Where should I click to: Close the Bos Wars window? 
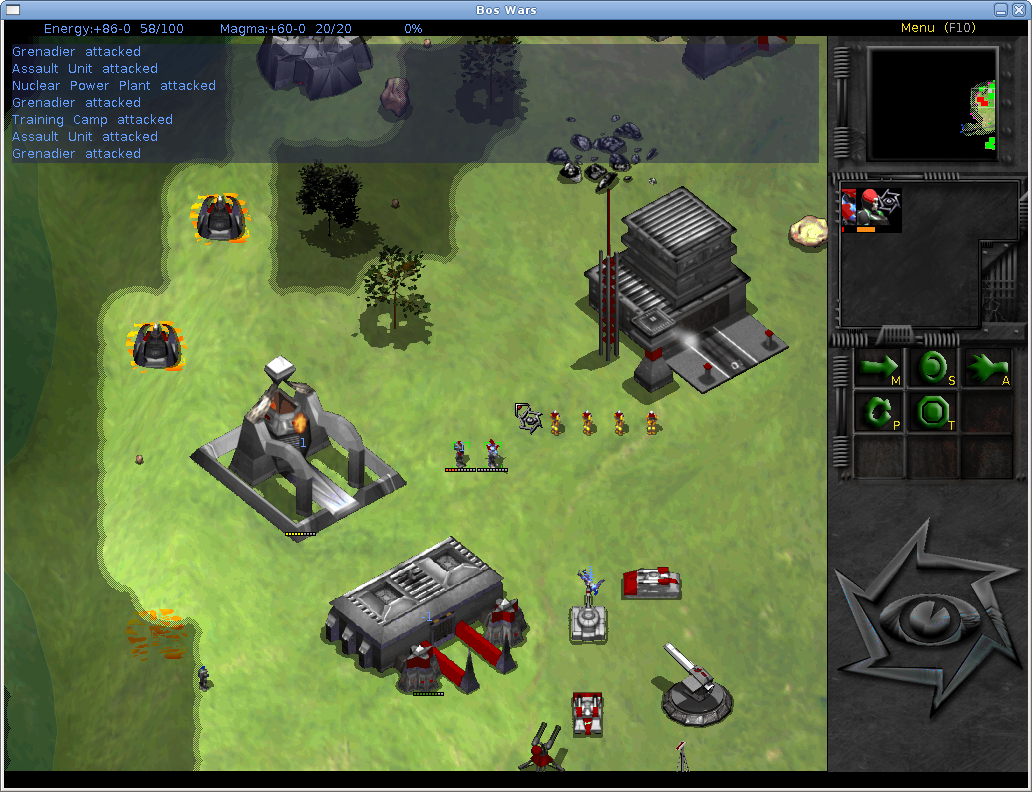[x=1019, y=9]
